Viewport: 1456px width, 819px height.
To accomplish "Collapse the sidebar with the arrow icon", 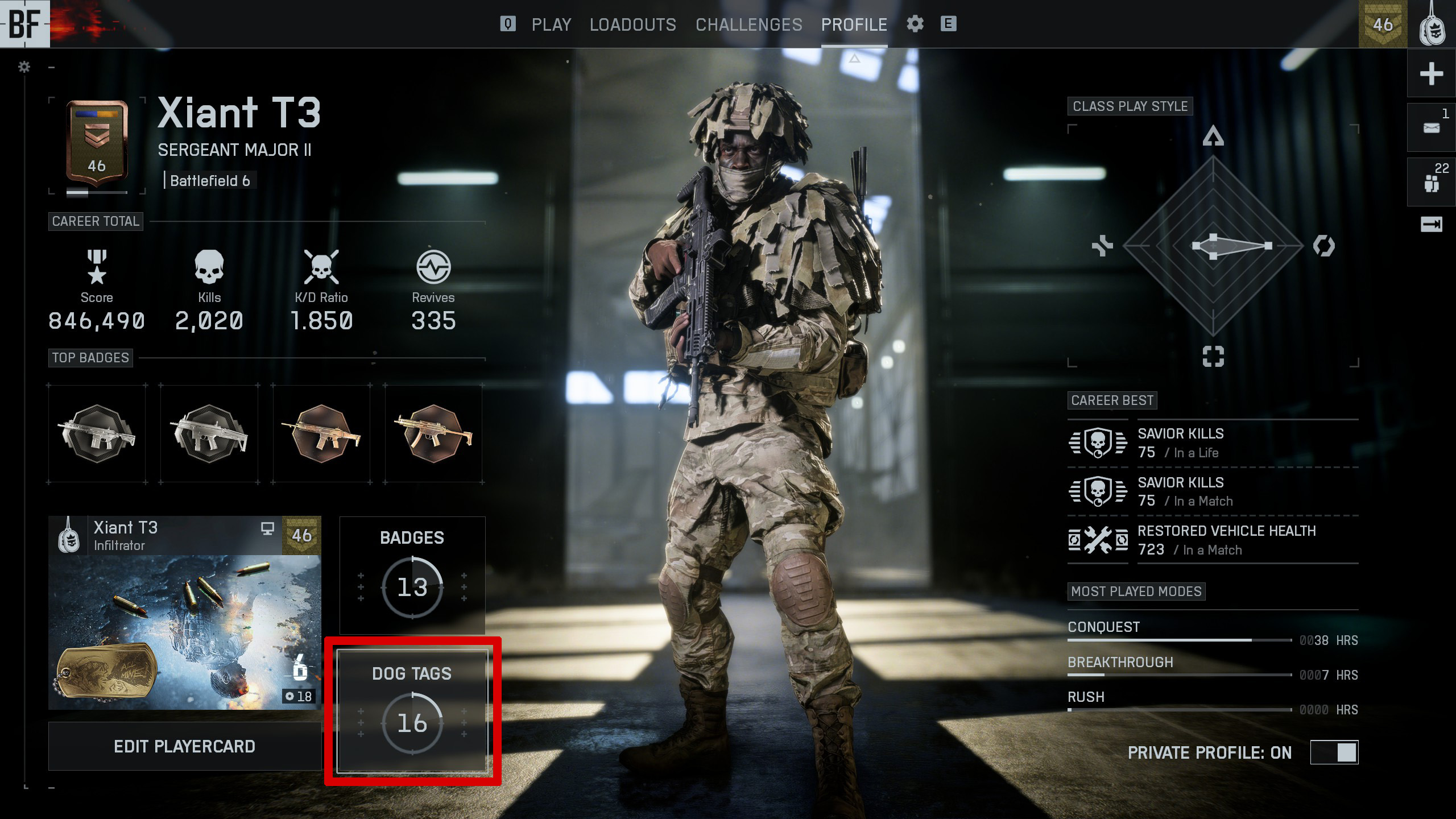I will [1431, 225].
